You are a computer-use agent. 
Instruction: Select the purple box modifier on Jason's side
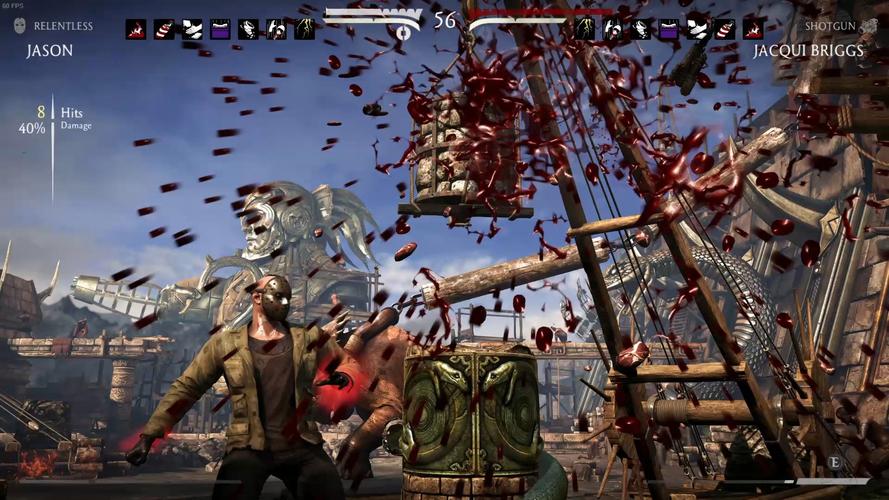tap(220, 29)
